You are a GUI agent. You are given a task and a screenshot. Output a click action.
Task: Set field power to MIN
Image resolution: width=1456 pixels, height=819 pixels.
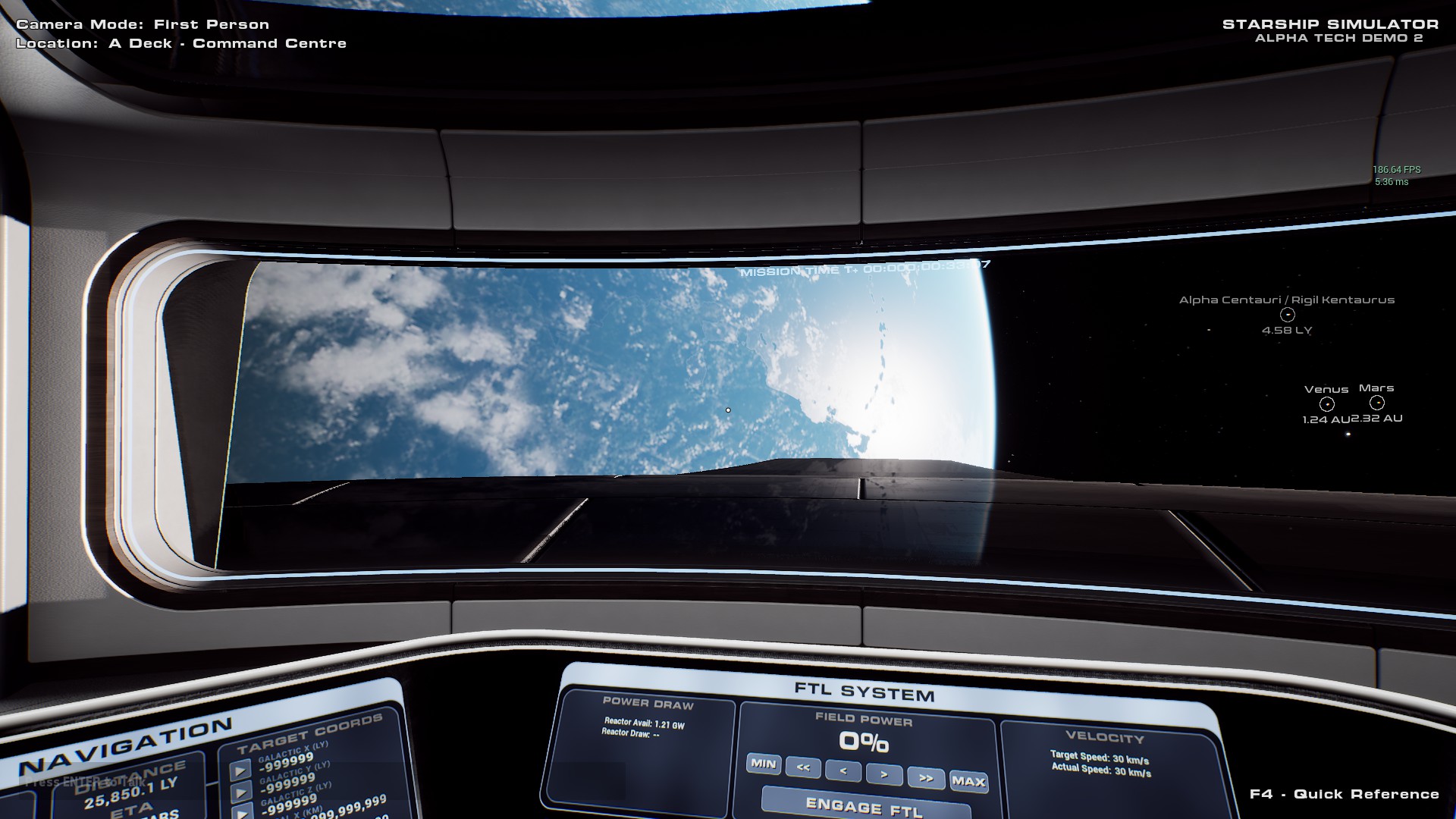click(763, 764)
